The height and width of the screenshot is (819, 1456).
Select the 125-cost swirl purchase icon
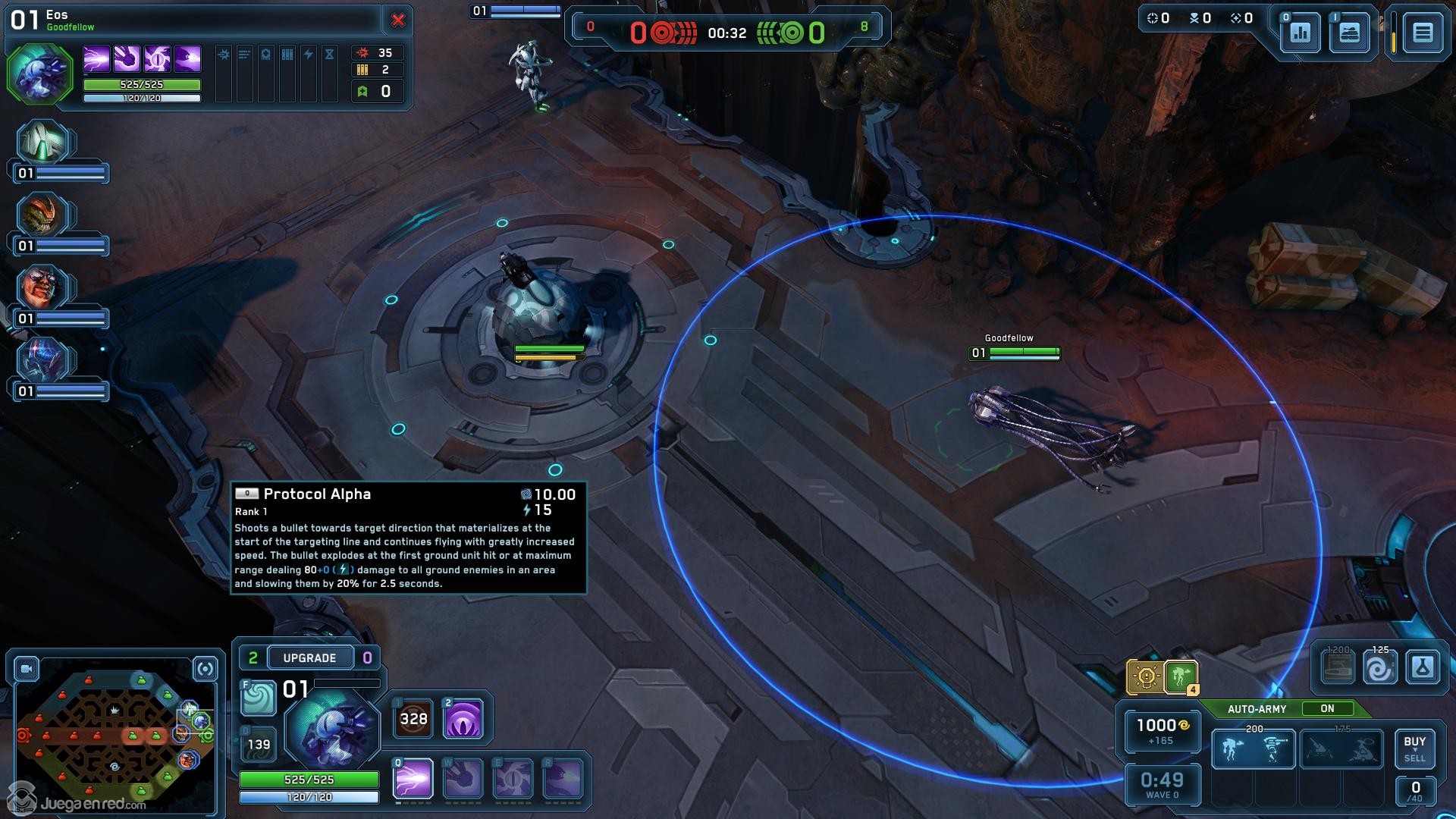click(1379, 669)
